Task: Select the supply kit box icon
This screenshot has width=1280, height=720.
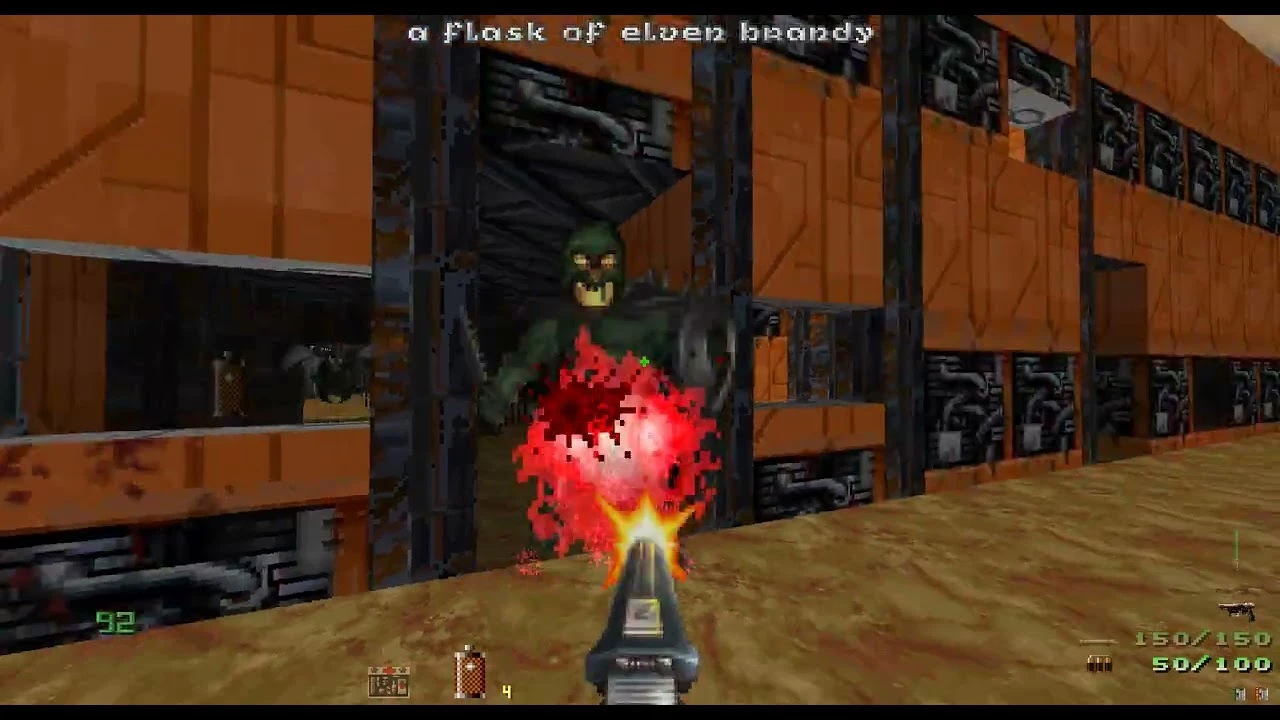Action: 388,682
